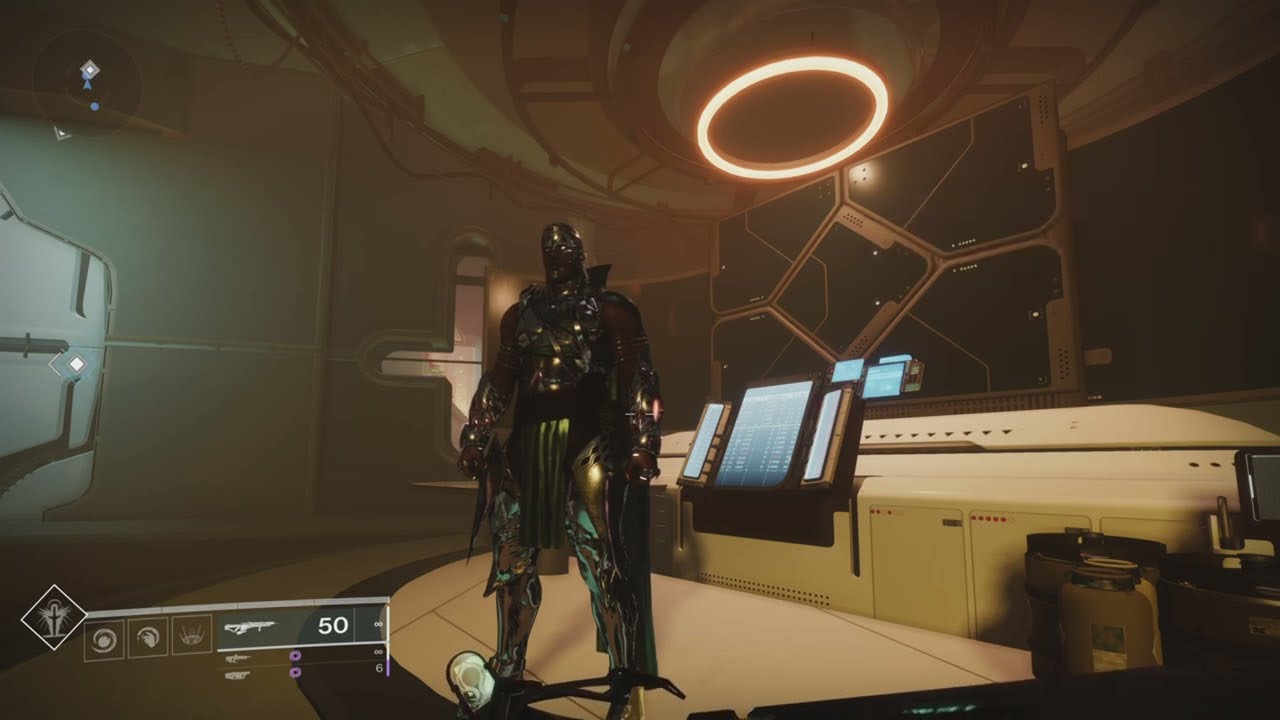Click the circular radar minimap
Image resolution: width=1280 pixels, height=720 pixels.
(x=91, y=87)
